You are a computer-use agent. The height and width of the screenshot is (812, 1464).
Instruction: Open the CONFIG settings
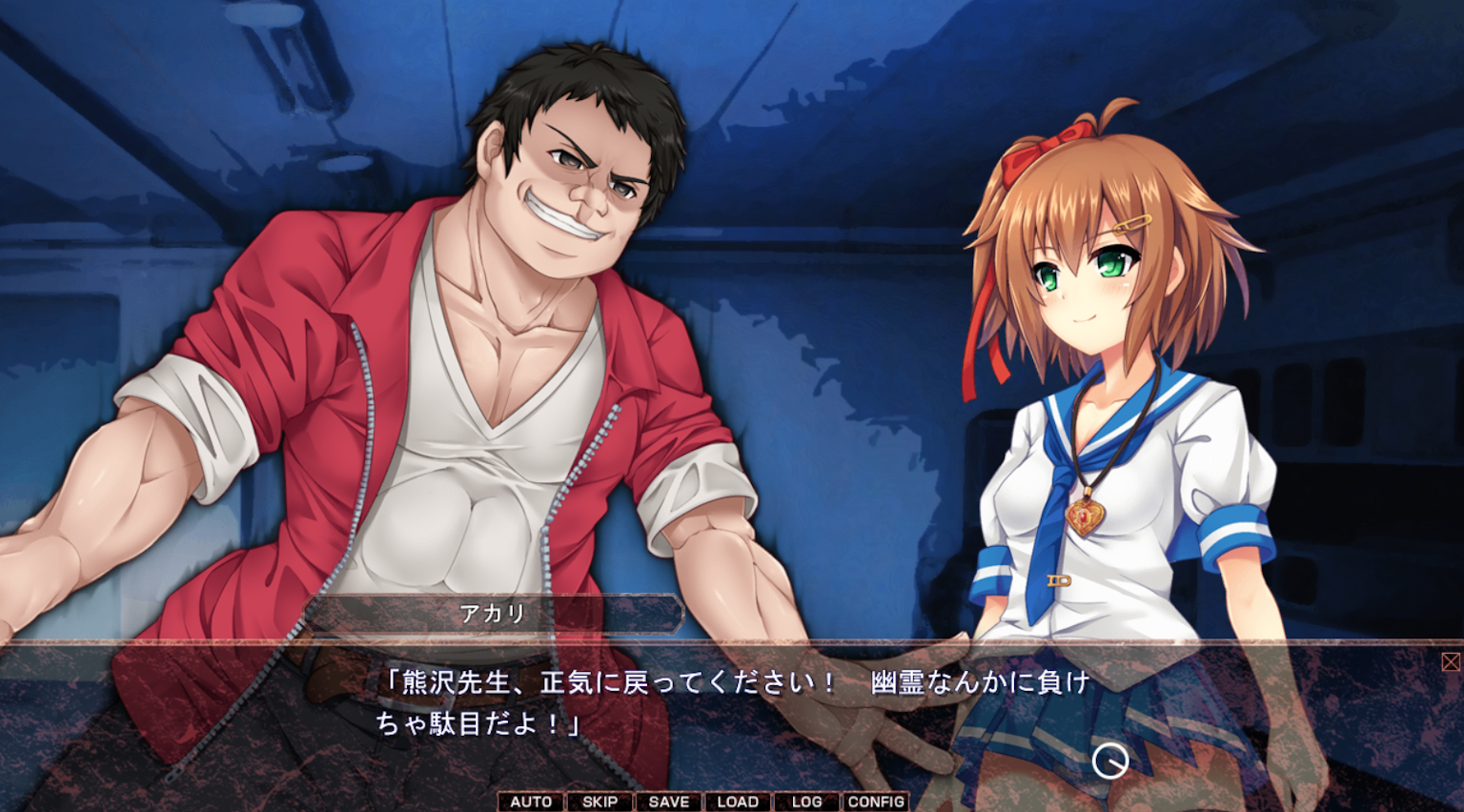(876, 802)
